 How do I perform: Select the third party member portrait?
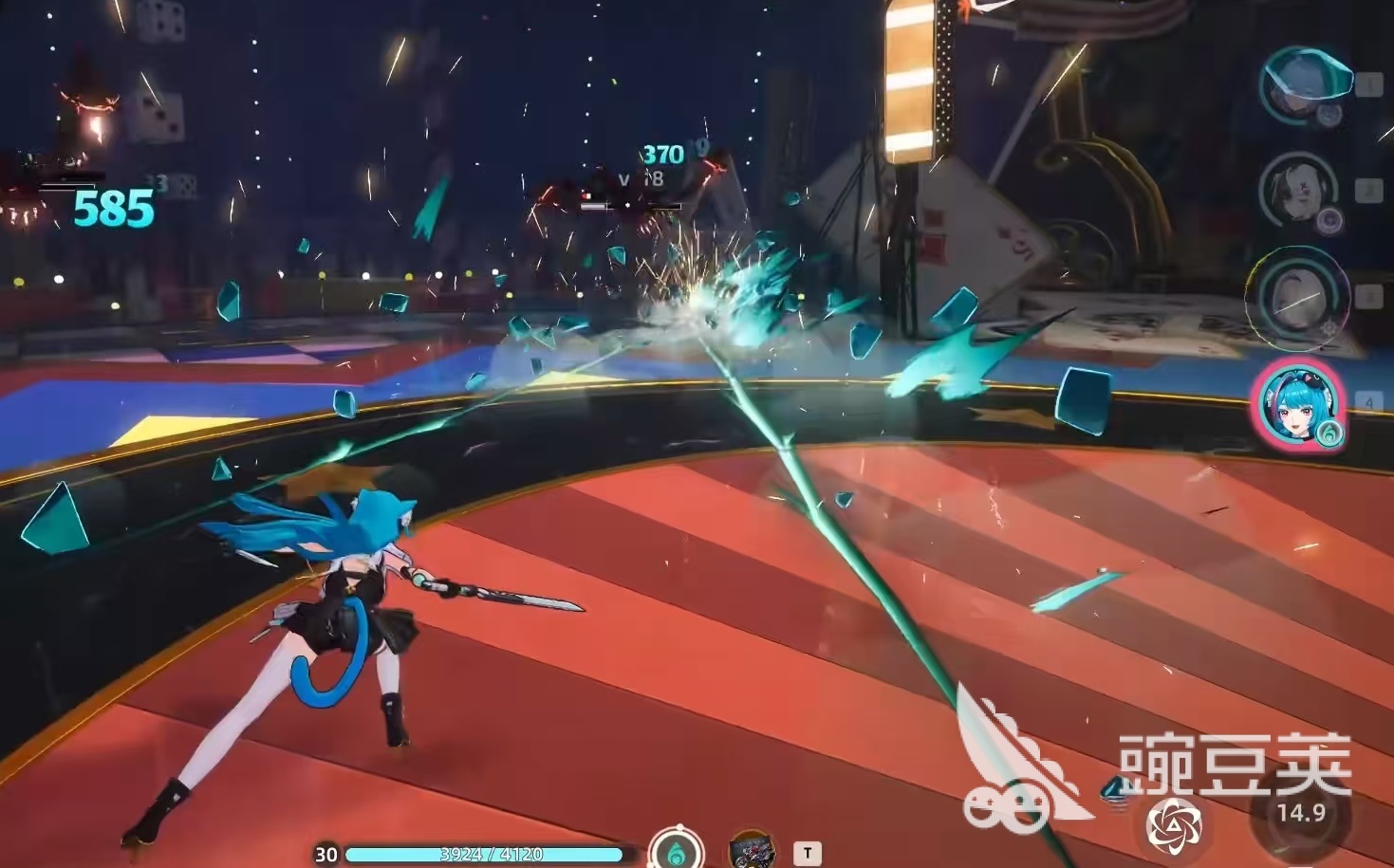coord(1297,295)
